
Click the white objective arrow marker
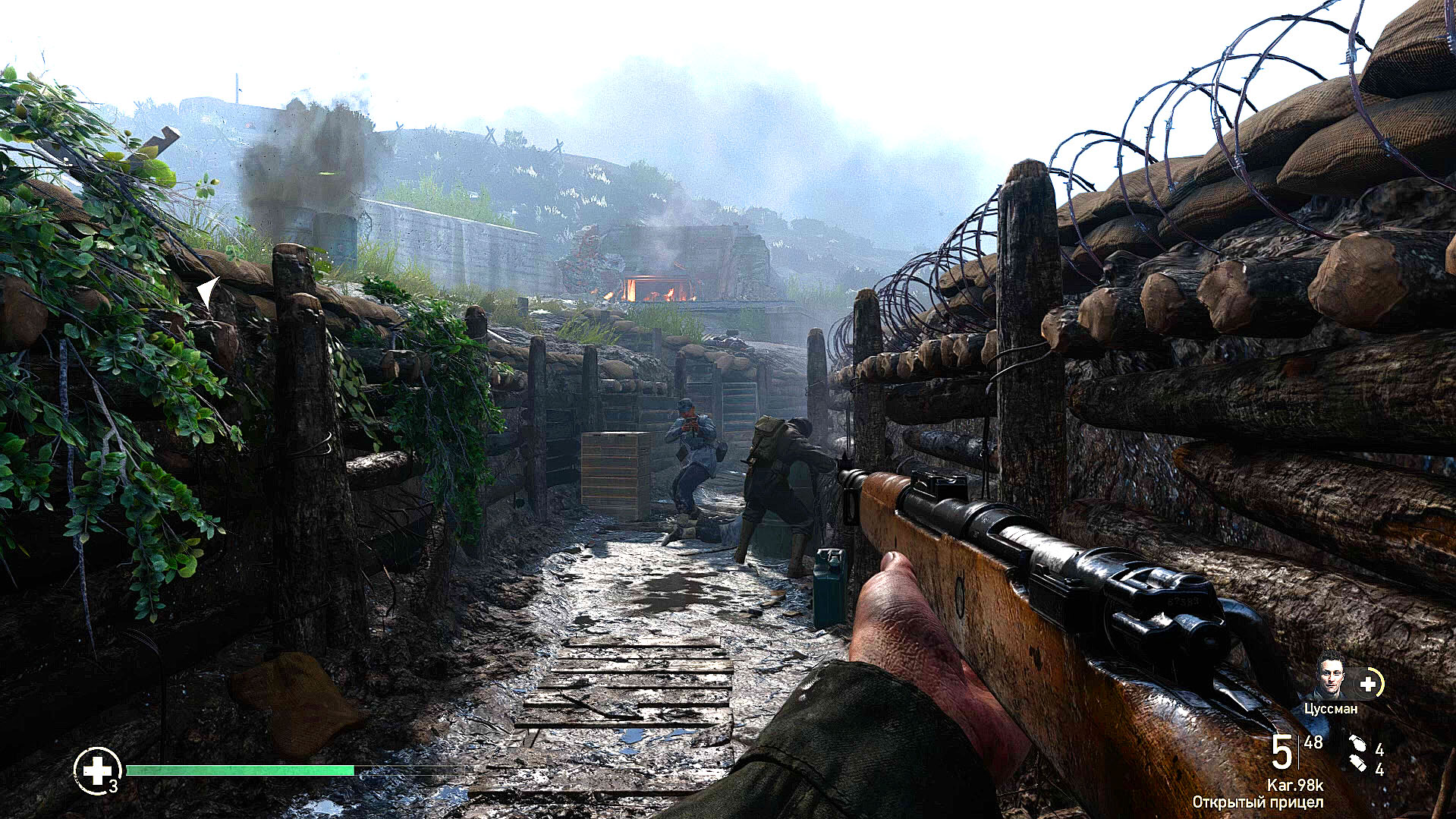[x=208, y=292]
